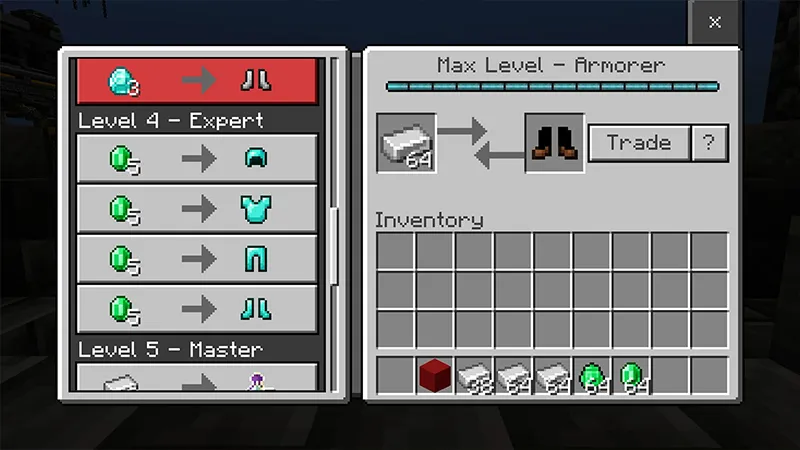The height and width of the screenshot is (450, 800).
Task: Choose the emeralds for diamond helmet trade
Action: pos(197,158)
